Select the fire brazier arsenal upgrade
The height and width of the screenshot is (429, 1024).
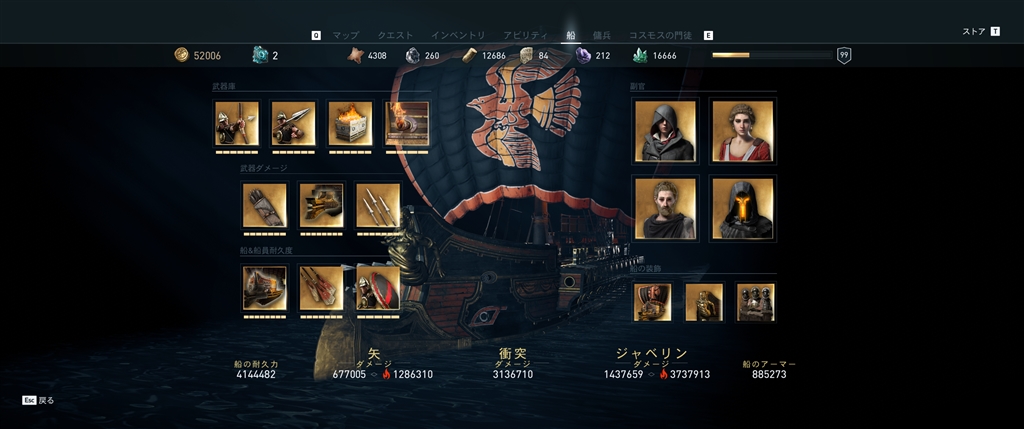tap(350, 123)
